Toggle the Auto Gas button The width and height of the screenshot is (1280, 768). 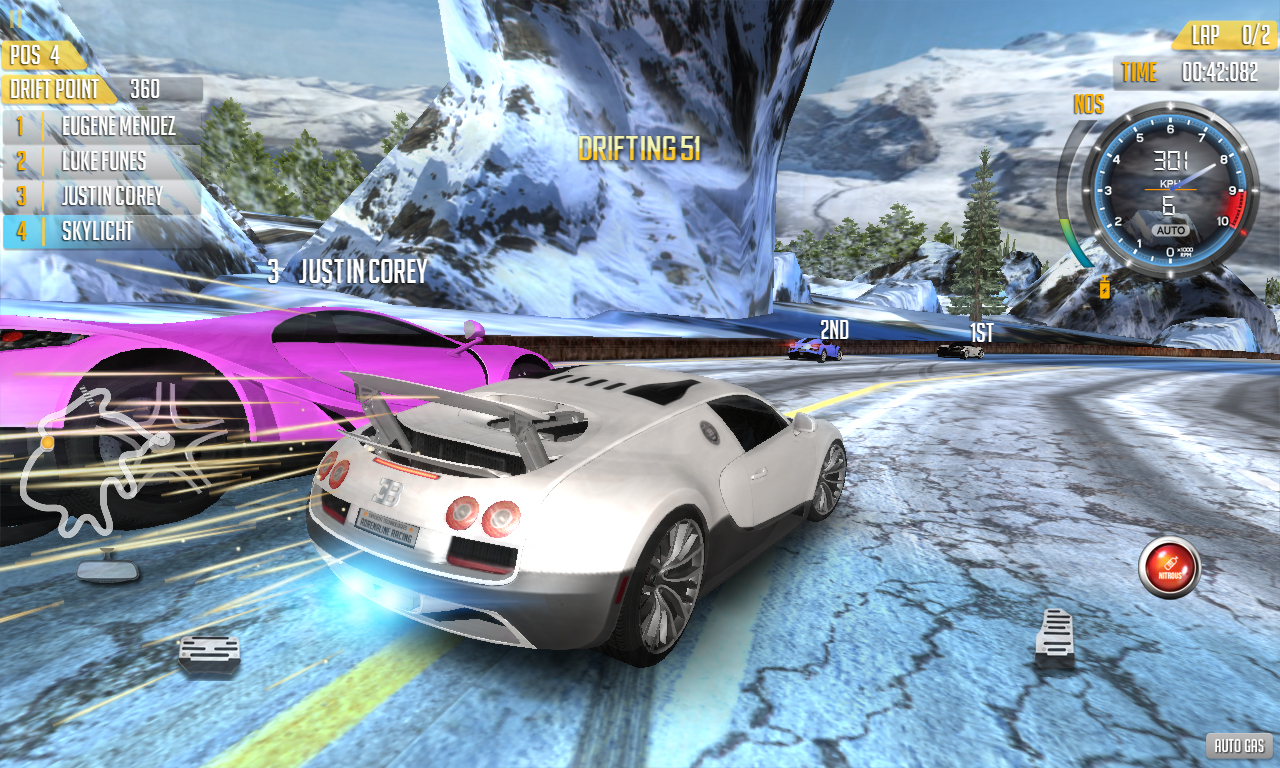pos(1240,745)
